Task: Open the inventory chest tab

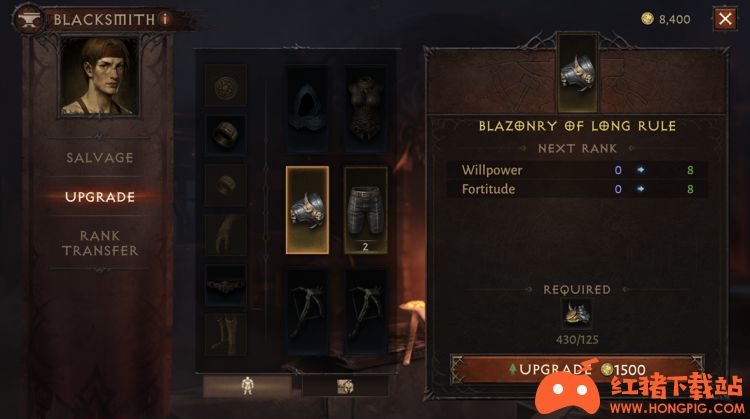Action: point(345,386)
